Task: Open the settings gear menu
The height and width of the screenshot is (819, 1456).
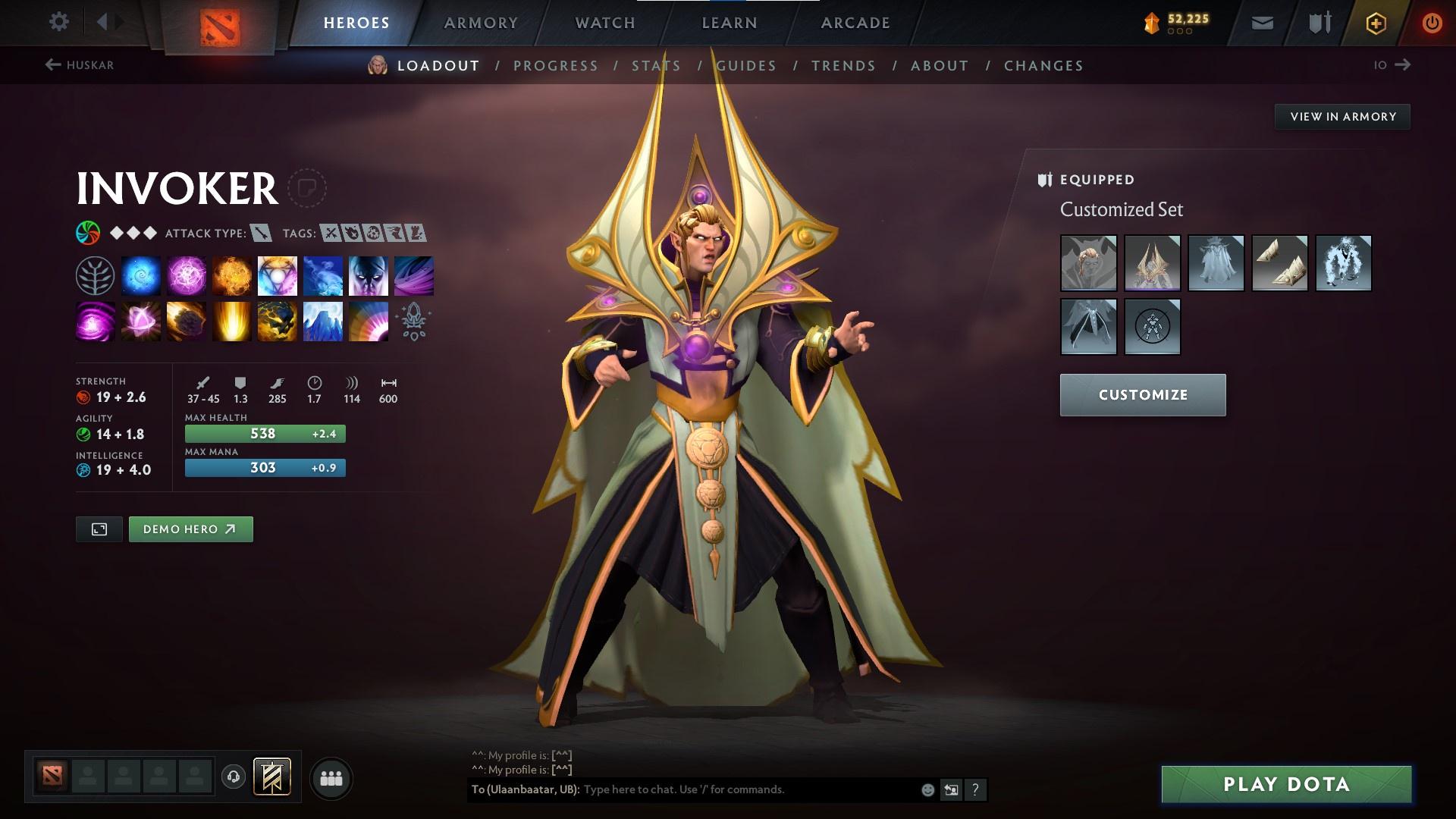Action: coord(58,22)
